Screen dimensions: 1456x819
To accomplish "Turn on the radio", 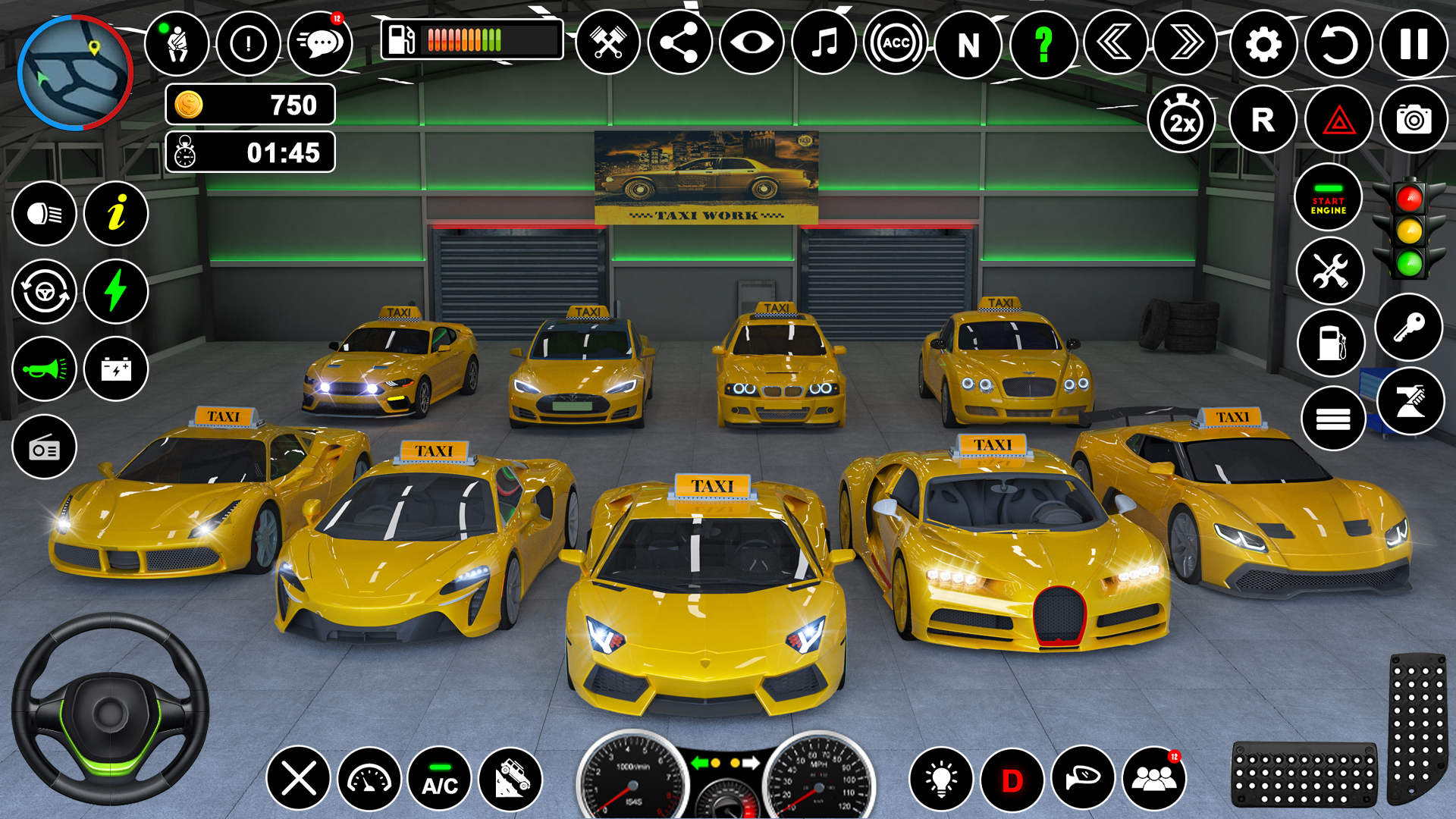I will pos(44,447).
